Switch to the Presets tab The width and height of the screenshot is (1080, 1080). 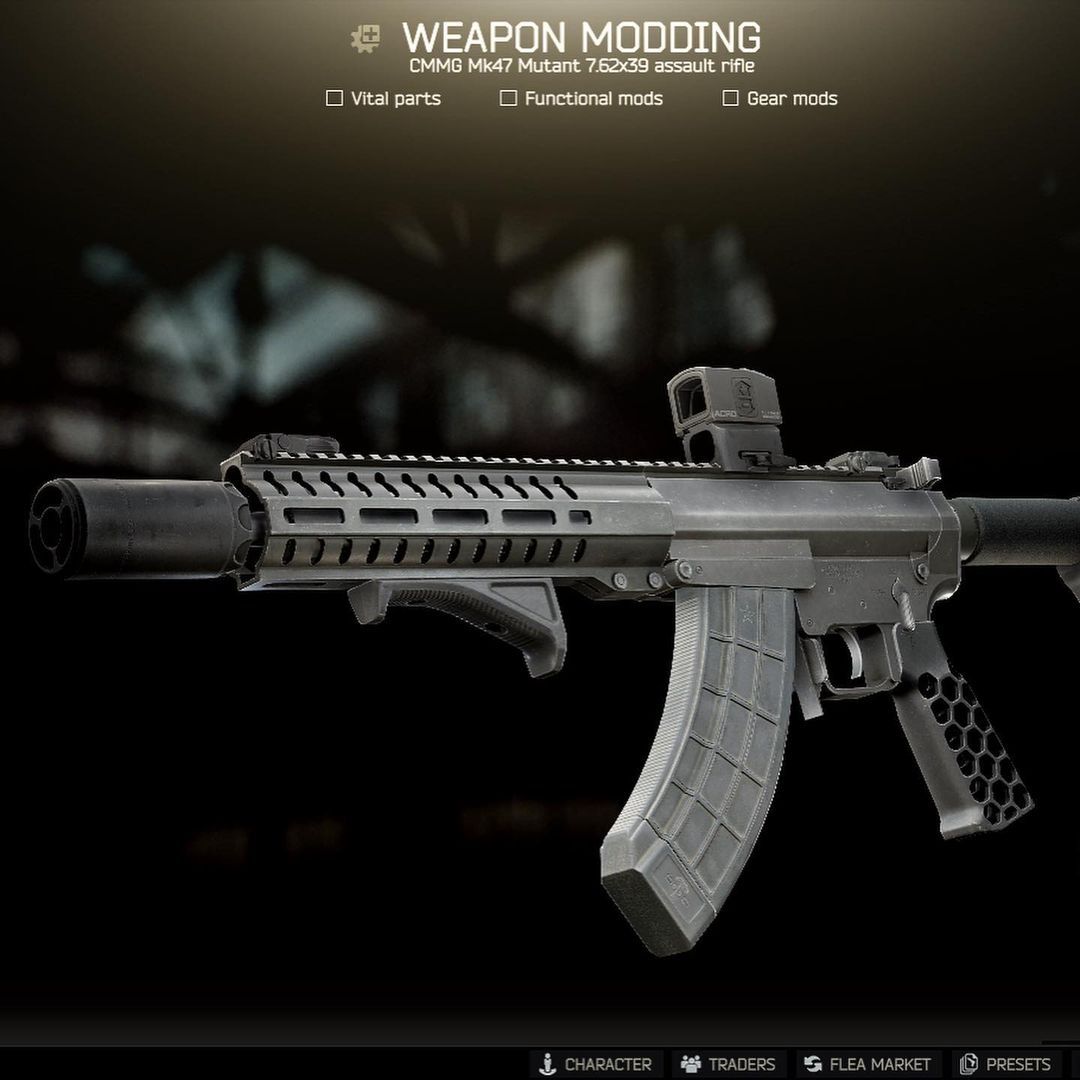(1005, 1064)
